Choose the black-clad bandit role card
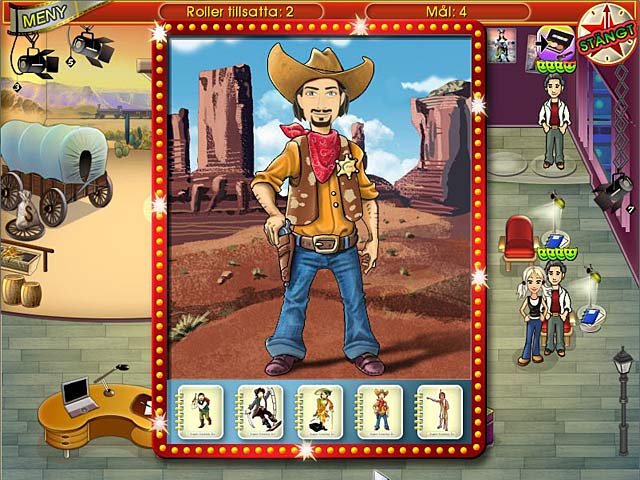Screen dimensions: 640x480 pos(263,409)
